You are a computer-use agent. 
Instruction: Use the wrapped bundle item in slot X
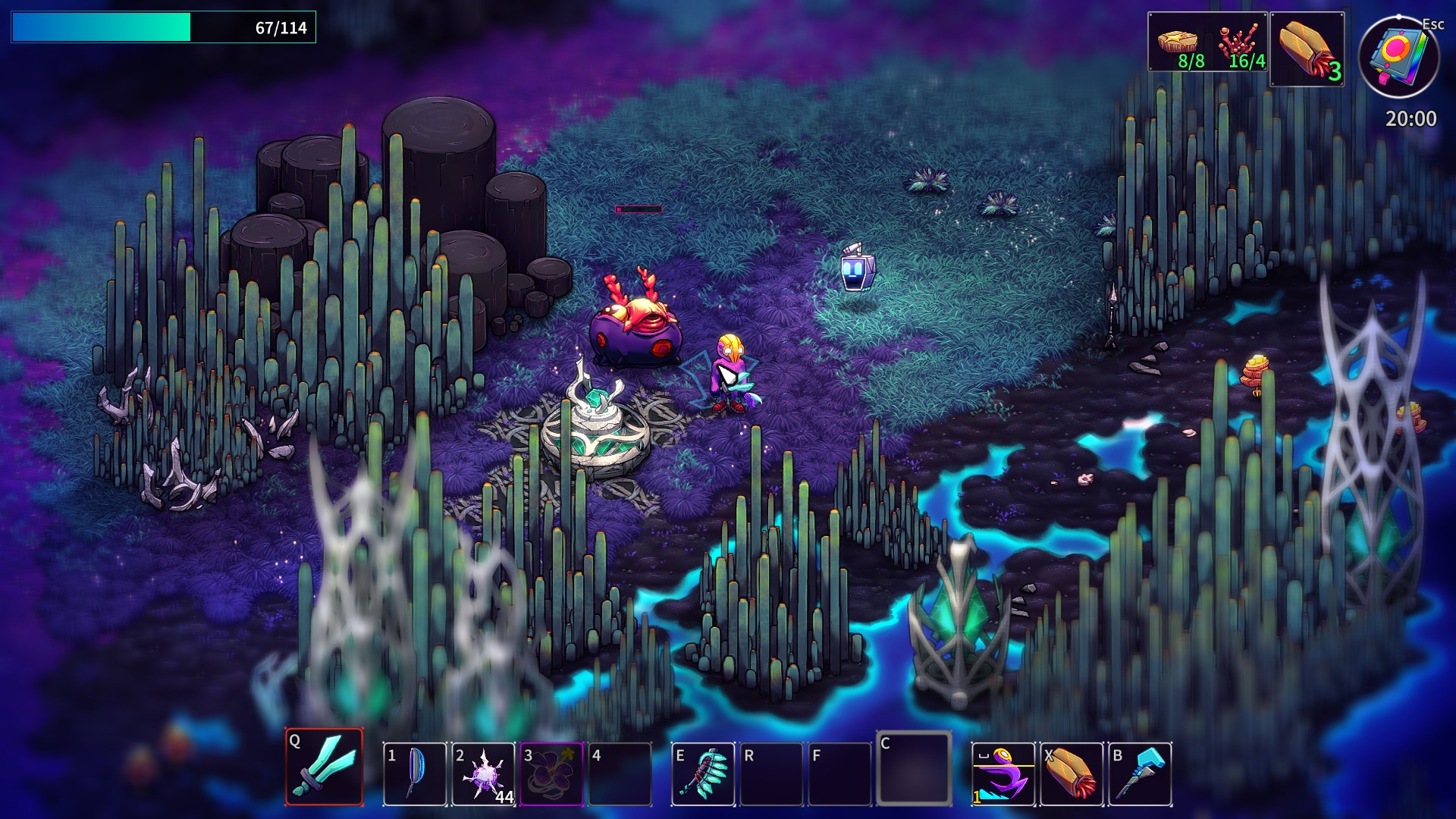pyautogui.click(x=1071, y=773)
